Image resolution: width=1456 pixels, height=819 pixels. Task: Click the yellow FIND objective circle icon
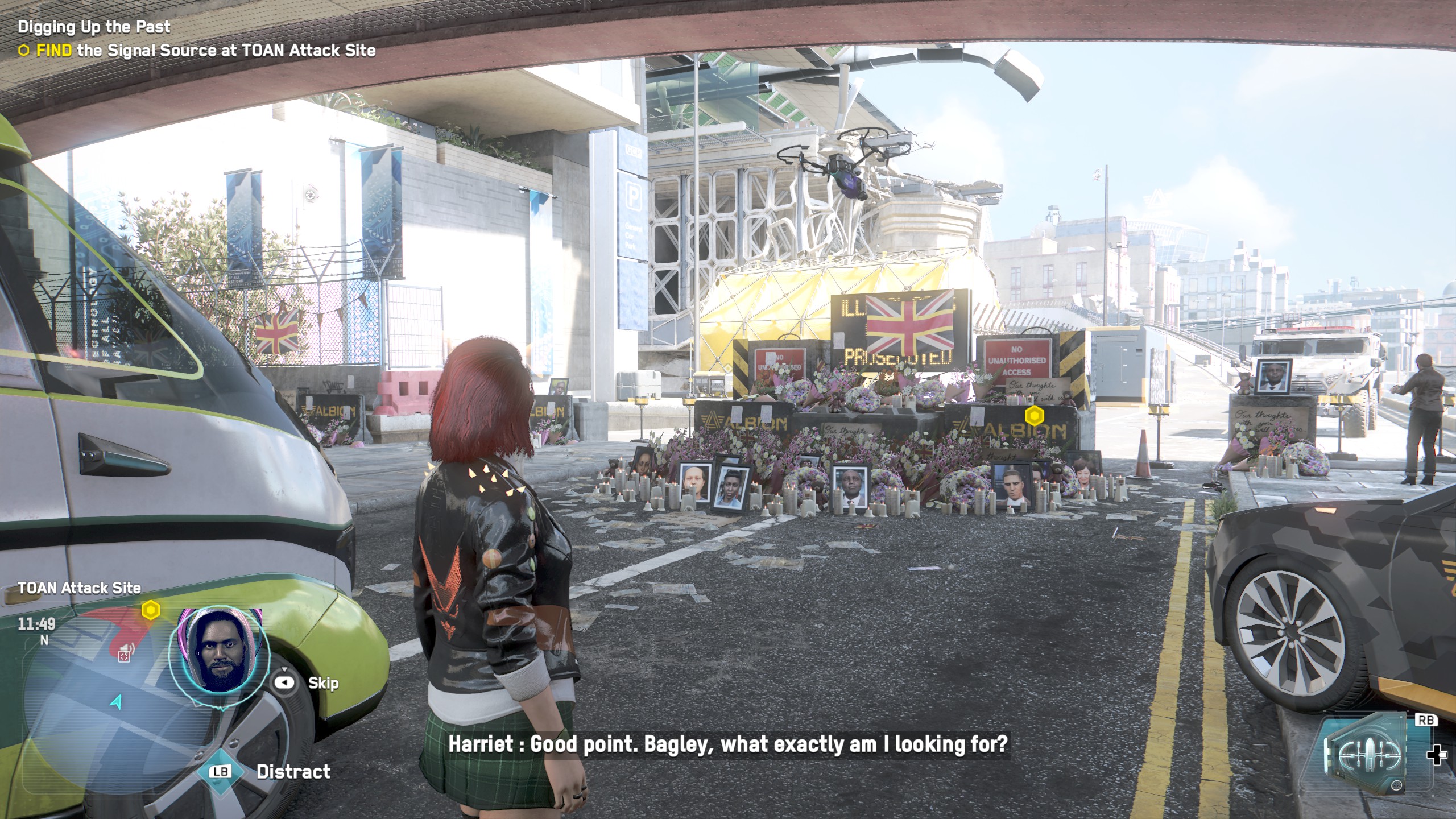tap(25, 51)
